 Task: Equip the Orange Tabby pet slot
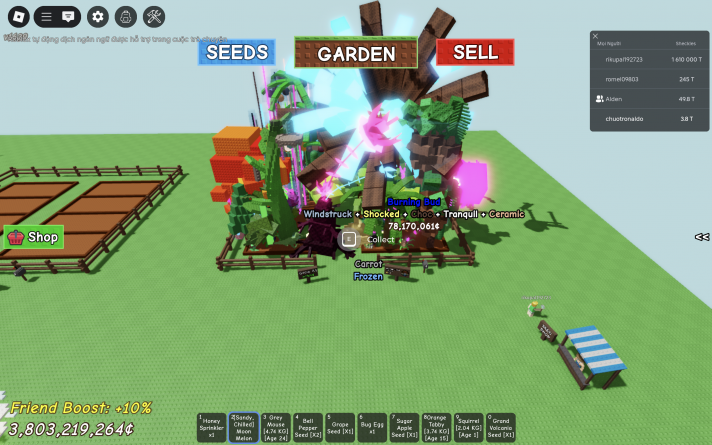(x=436, y=428)
